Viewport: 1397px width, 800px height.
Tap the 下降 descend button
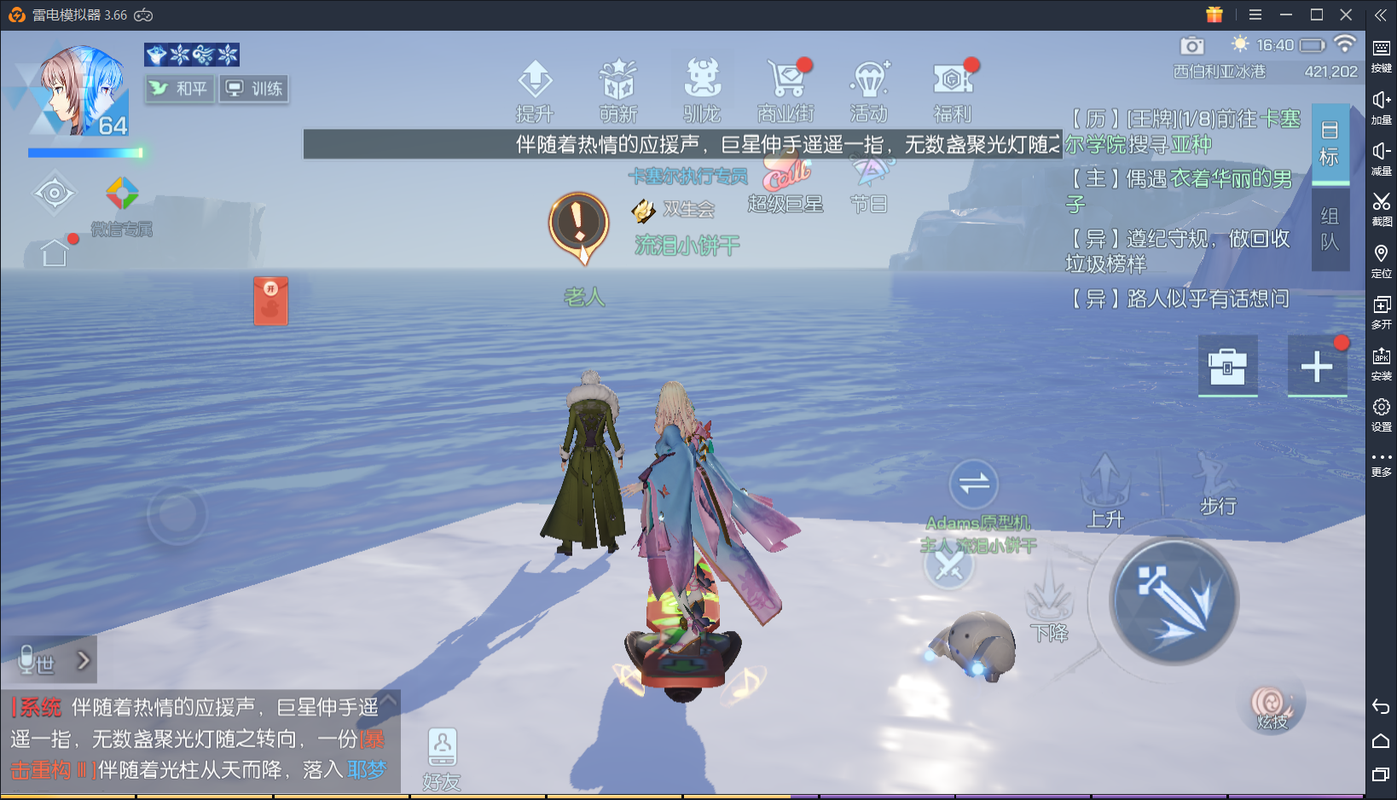[1049, 602]
